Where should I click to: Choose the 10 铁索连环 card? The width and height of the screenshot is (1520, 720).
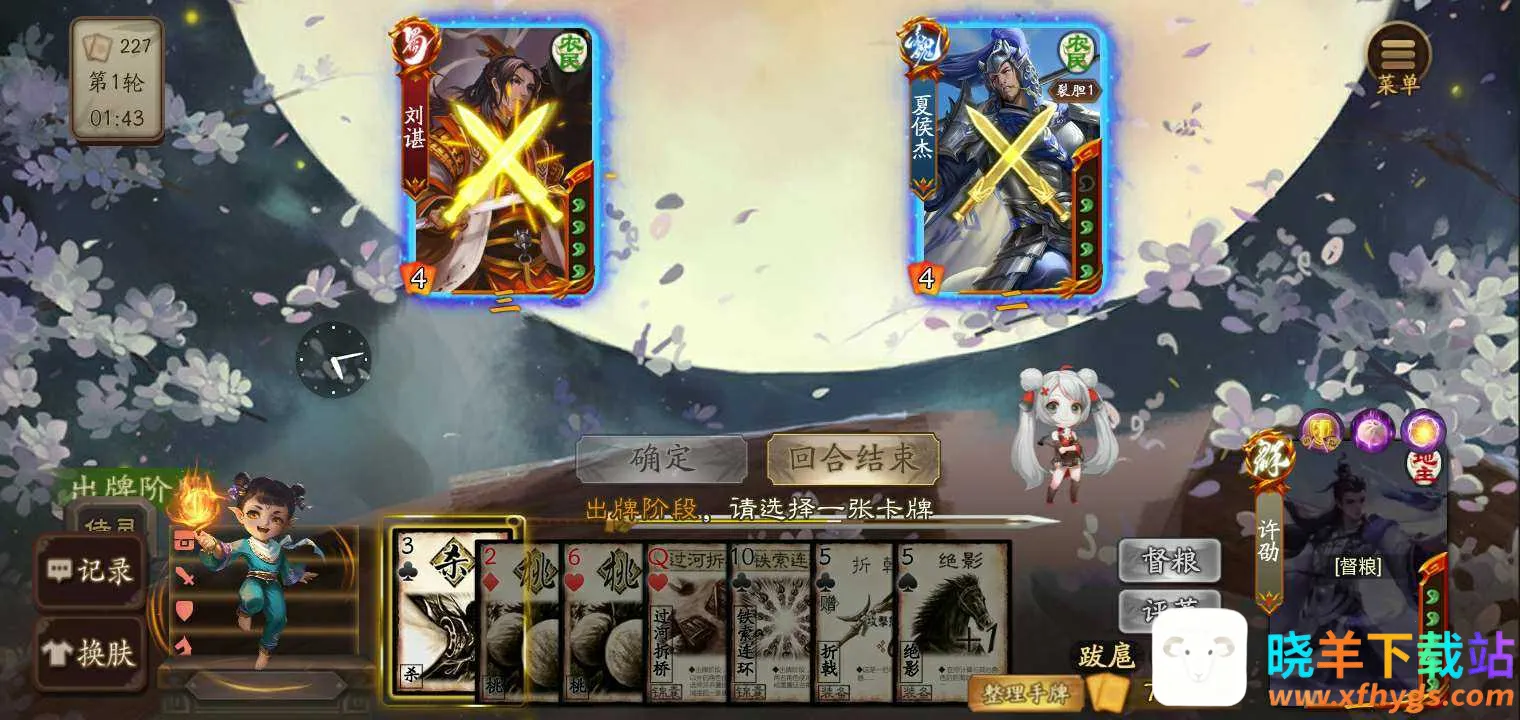pos(771,620)
